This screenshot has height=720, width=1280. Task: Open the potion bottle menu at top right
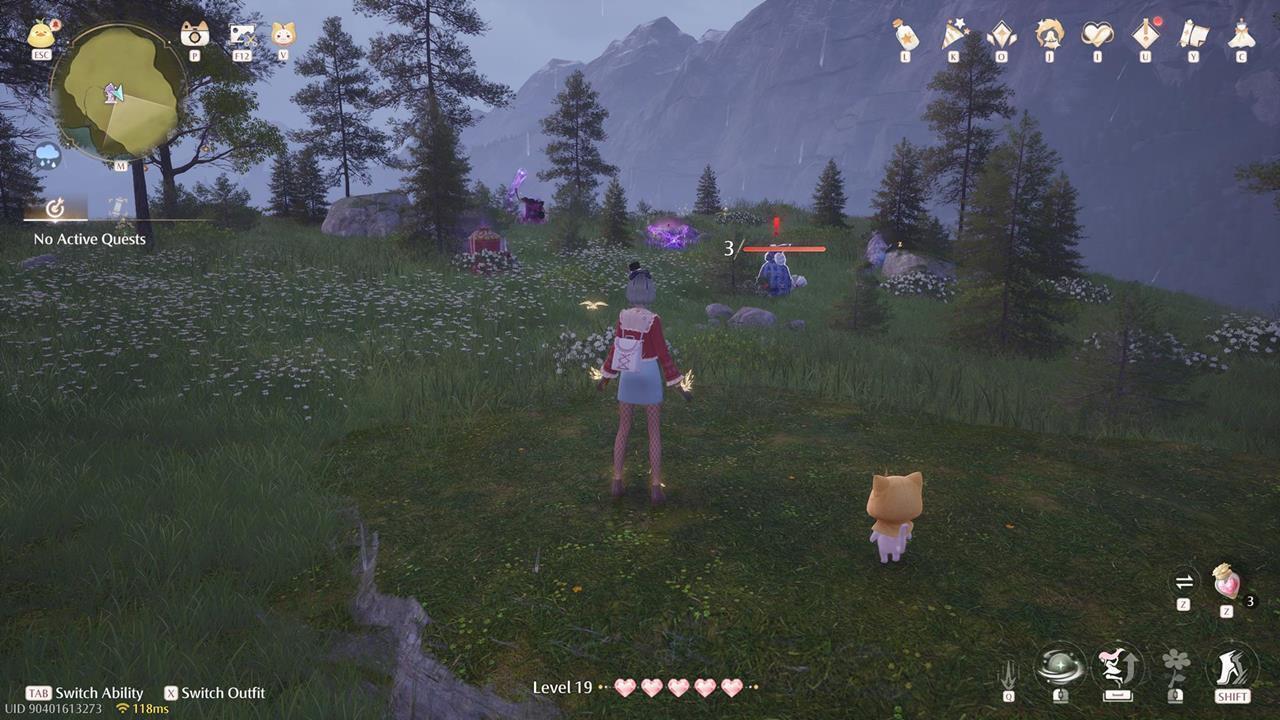[905, 33]
